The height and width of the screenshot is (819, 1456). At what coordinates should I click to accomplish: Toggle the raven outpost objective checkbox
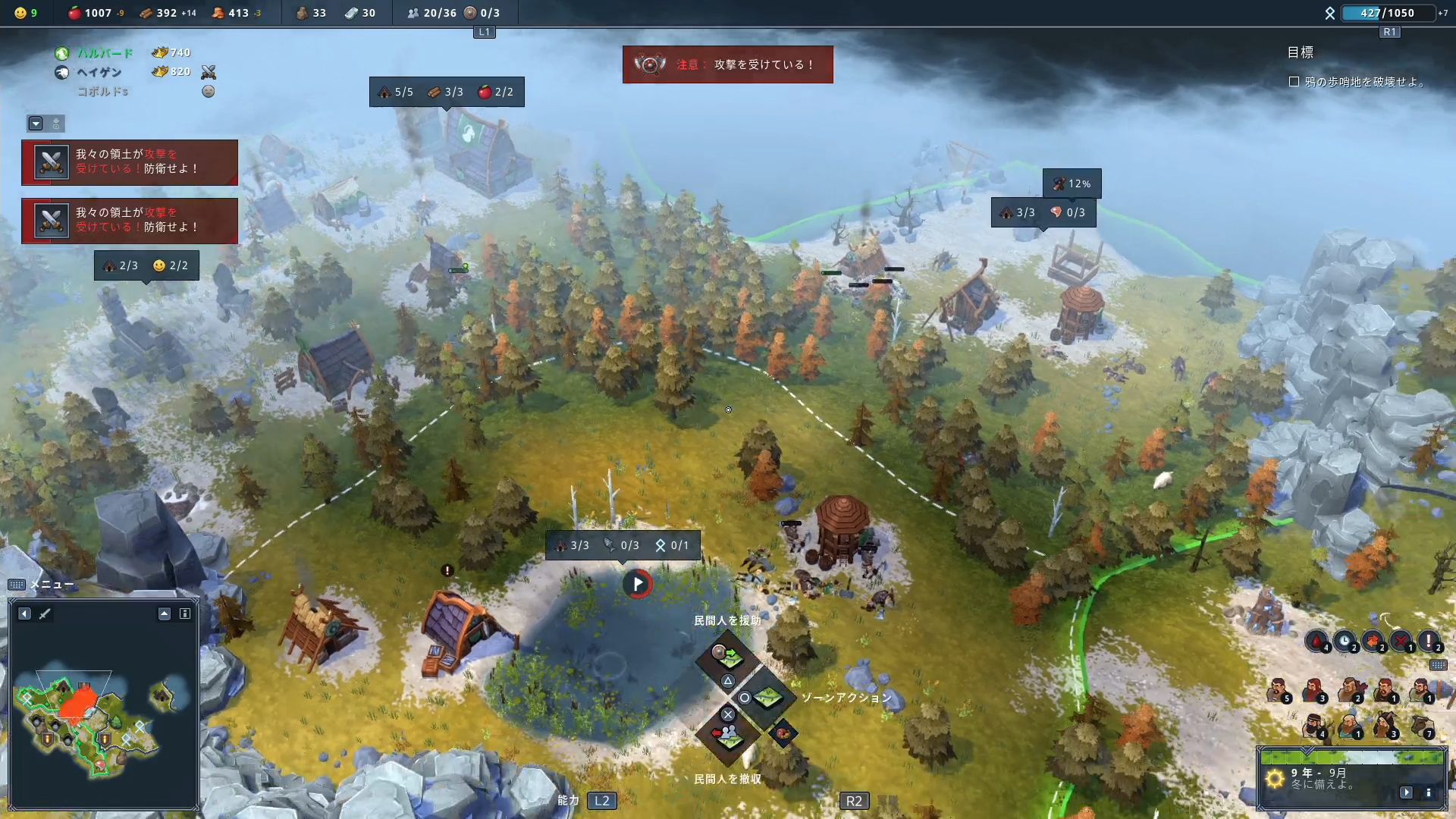click(x=1294, y=82)
